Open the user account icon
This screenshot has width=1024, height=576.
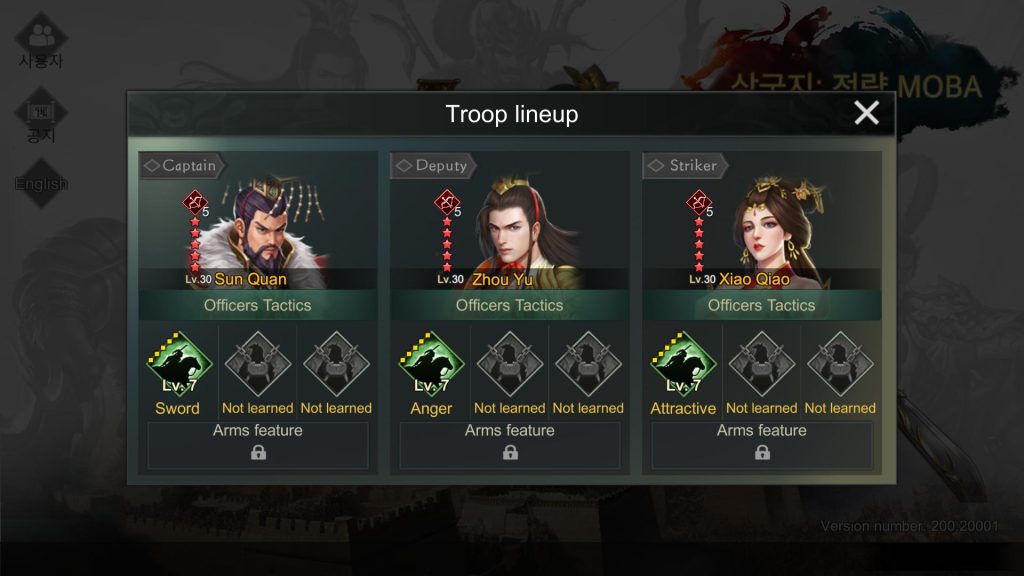pyautogui.click(x=41, y=40)
